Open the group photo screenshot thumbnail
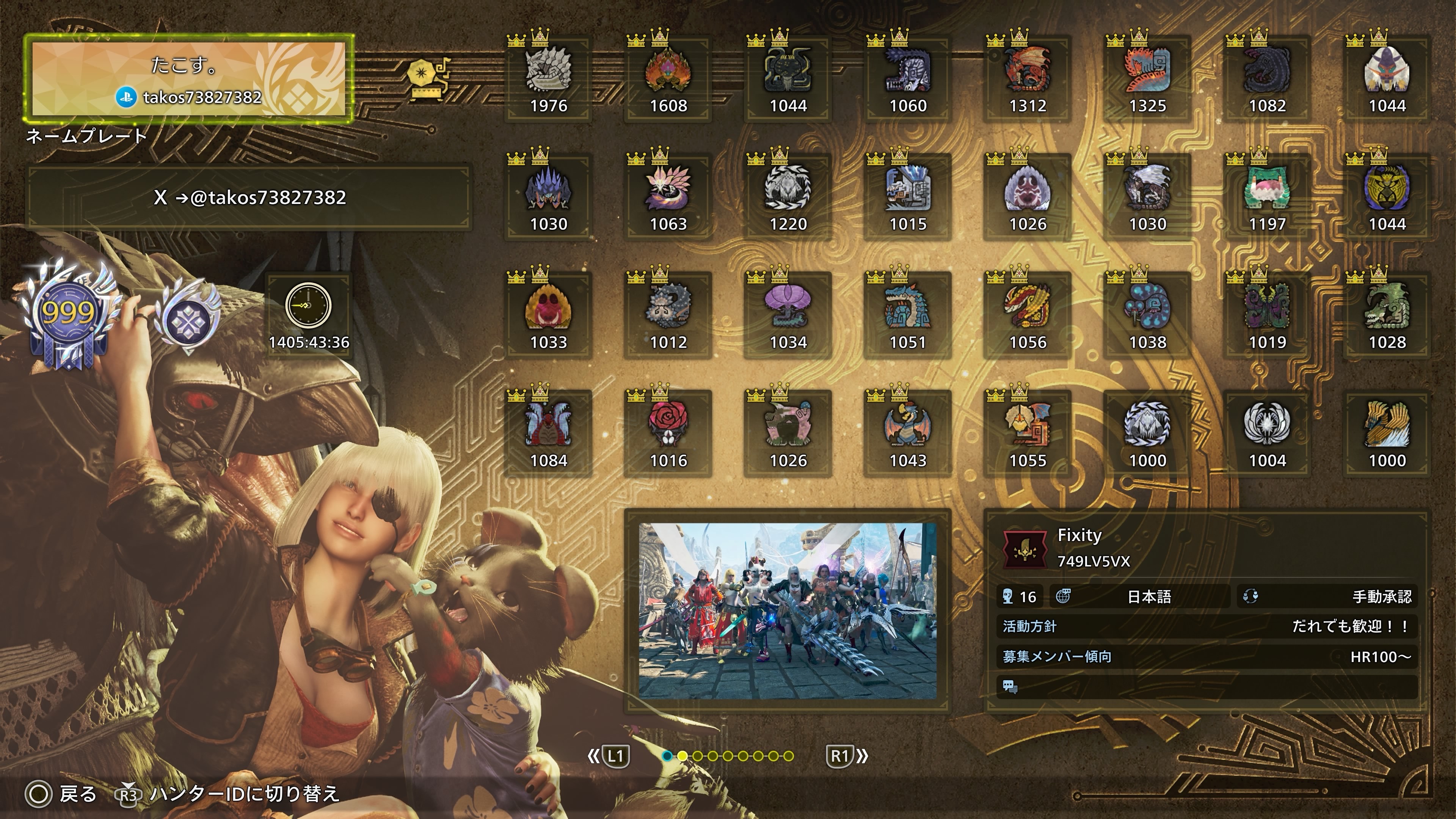1456x819 pixels. (788, 610)
